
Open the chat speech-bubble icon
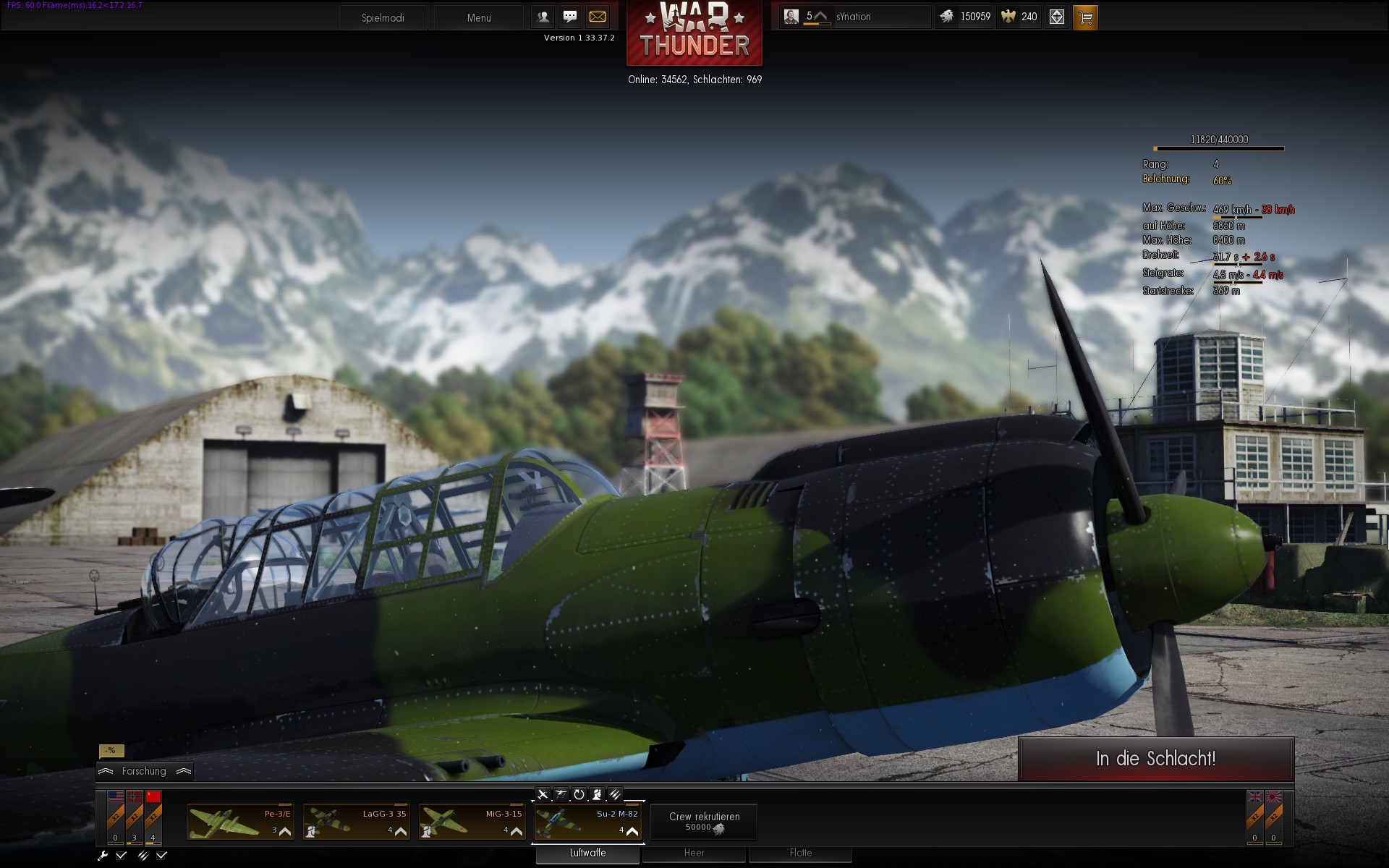point(570,17)
